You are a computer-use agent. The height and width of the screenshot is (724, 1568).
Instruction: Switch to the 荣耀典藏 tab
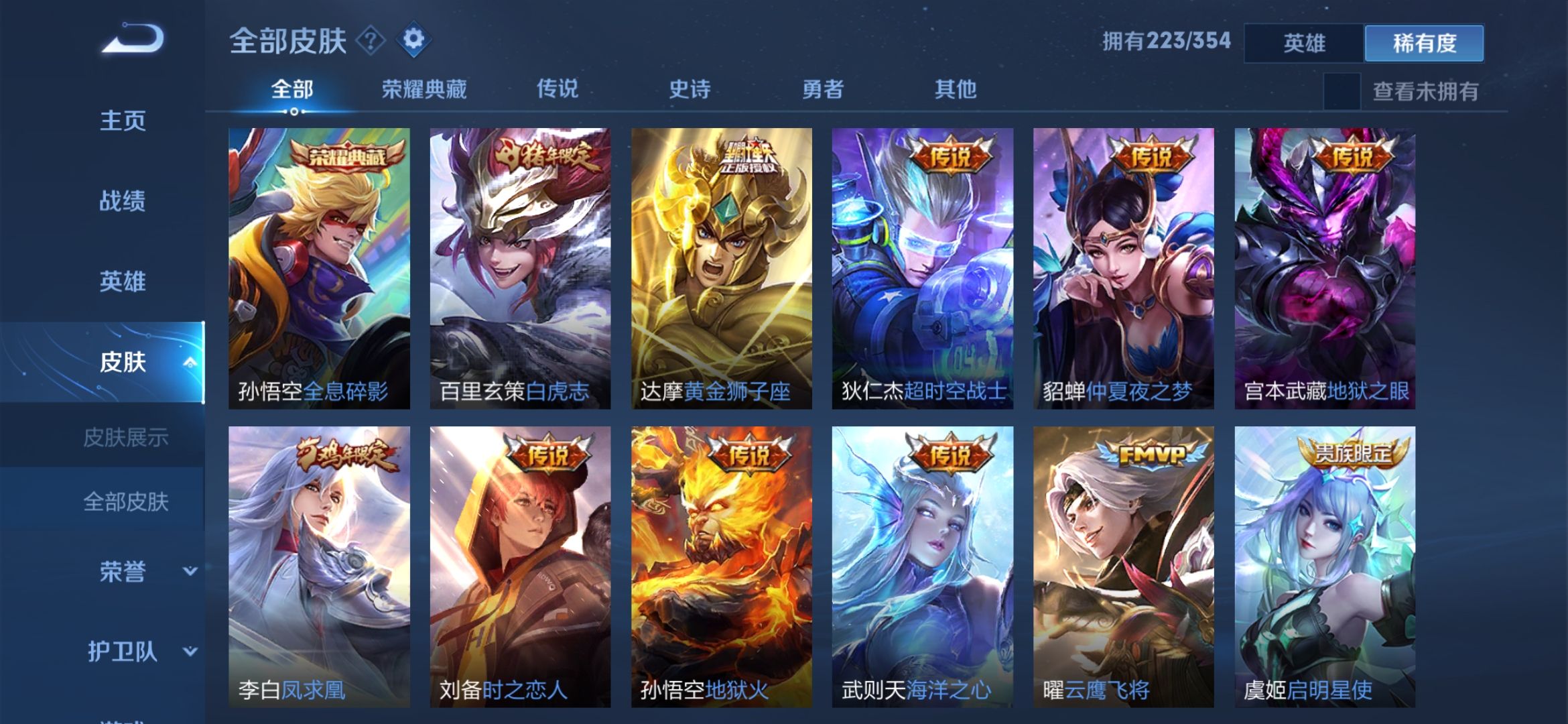point(424,89)
